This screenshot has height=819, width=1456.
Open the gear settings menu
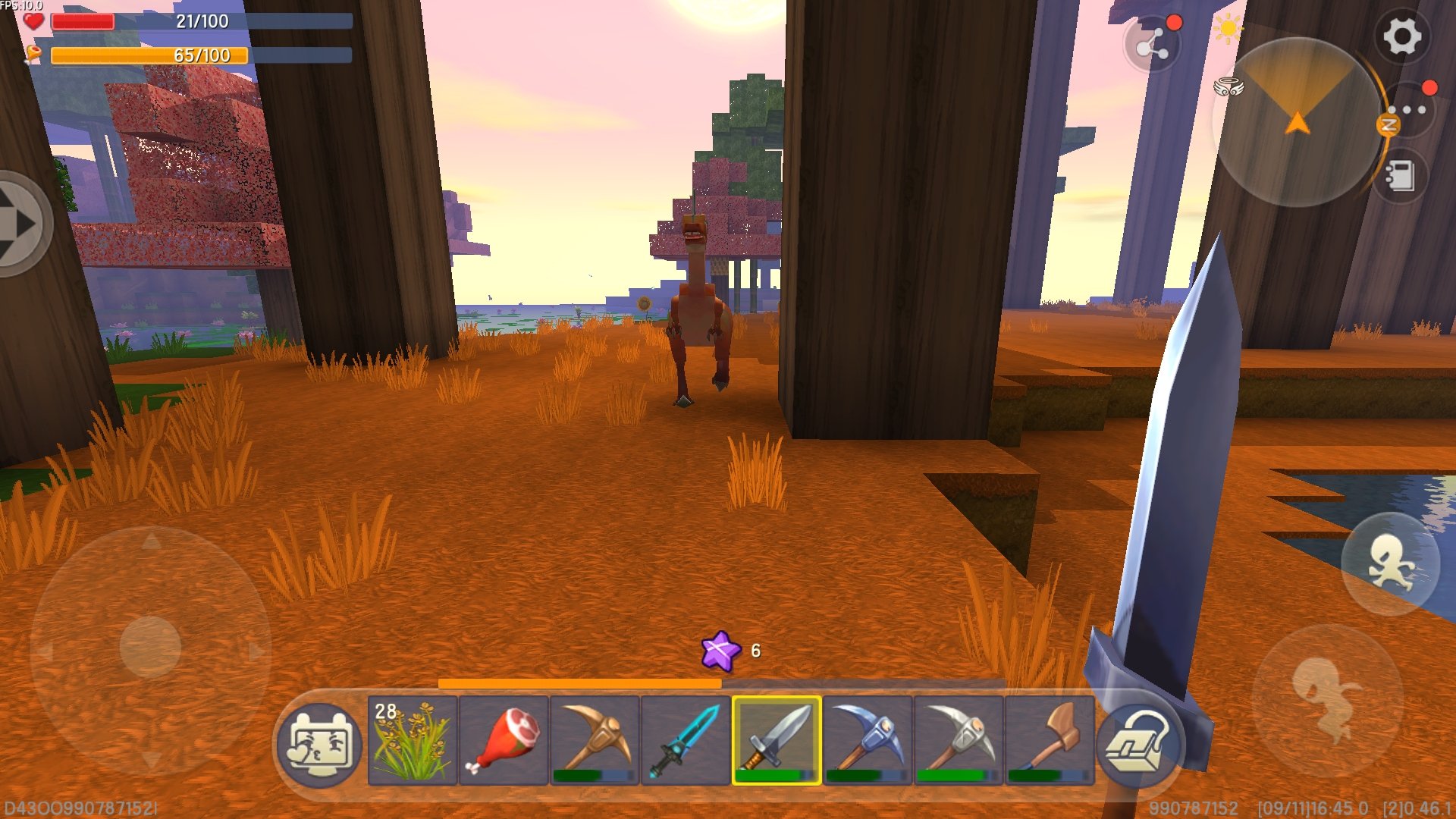[x=1401, y=36]
